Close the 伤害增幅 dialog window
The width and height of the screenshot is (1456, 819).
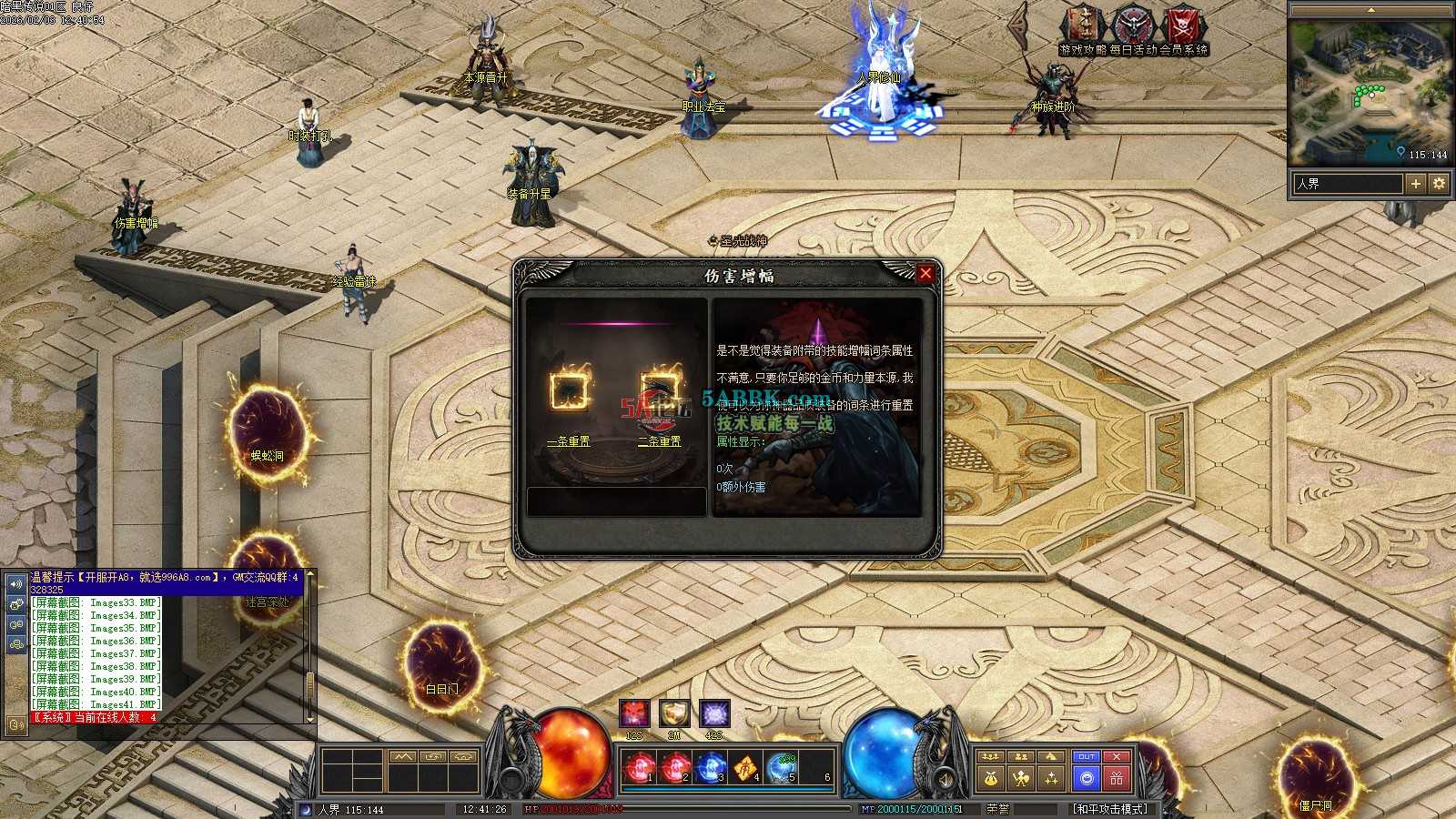[x=925, y=273]
